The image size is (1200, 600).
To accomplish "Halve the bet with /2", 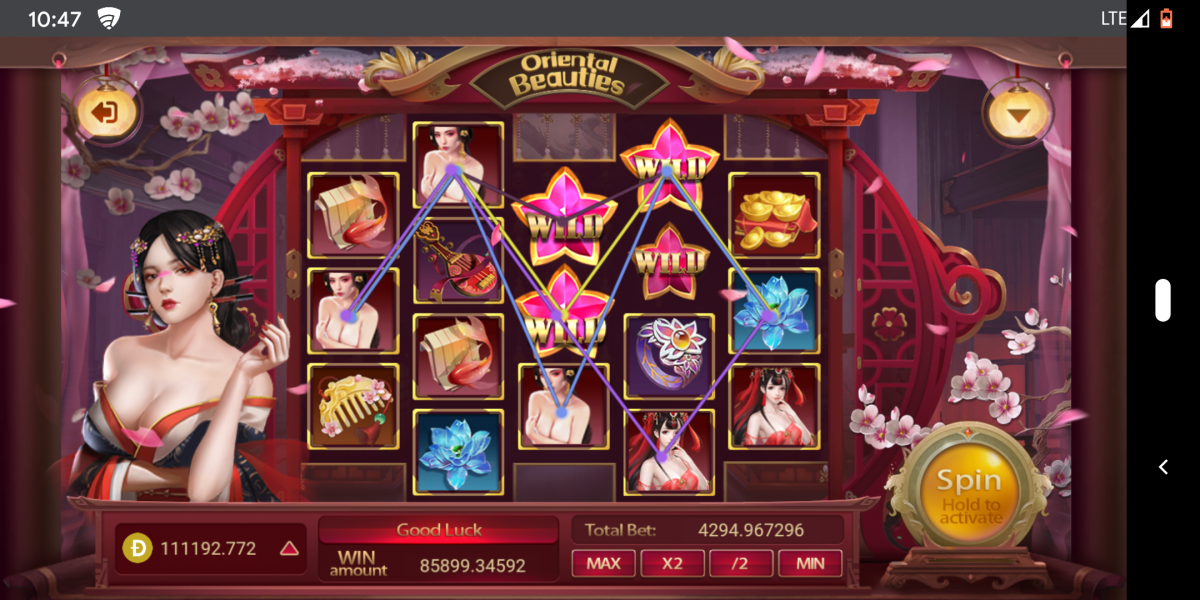I will point(740,563).
